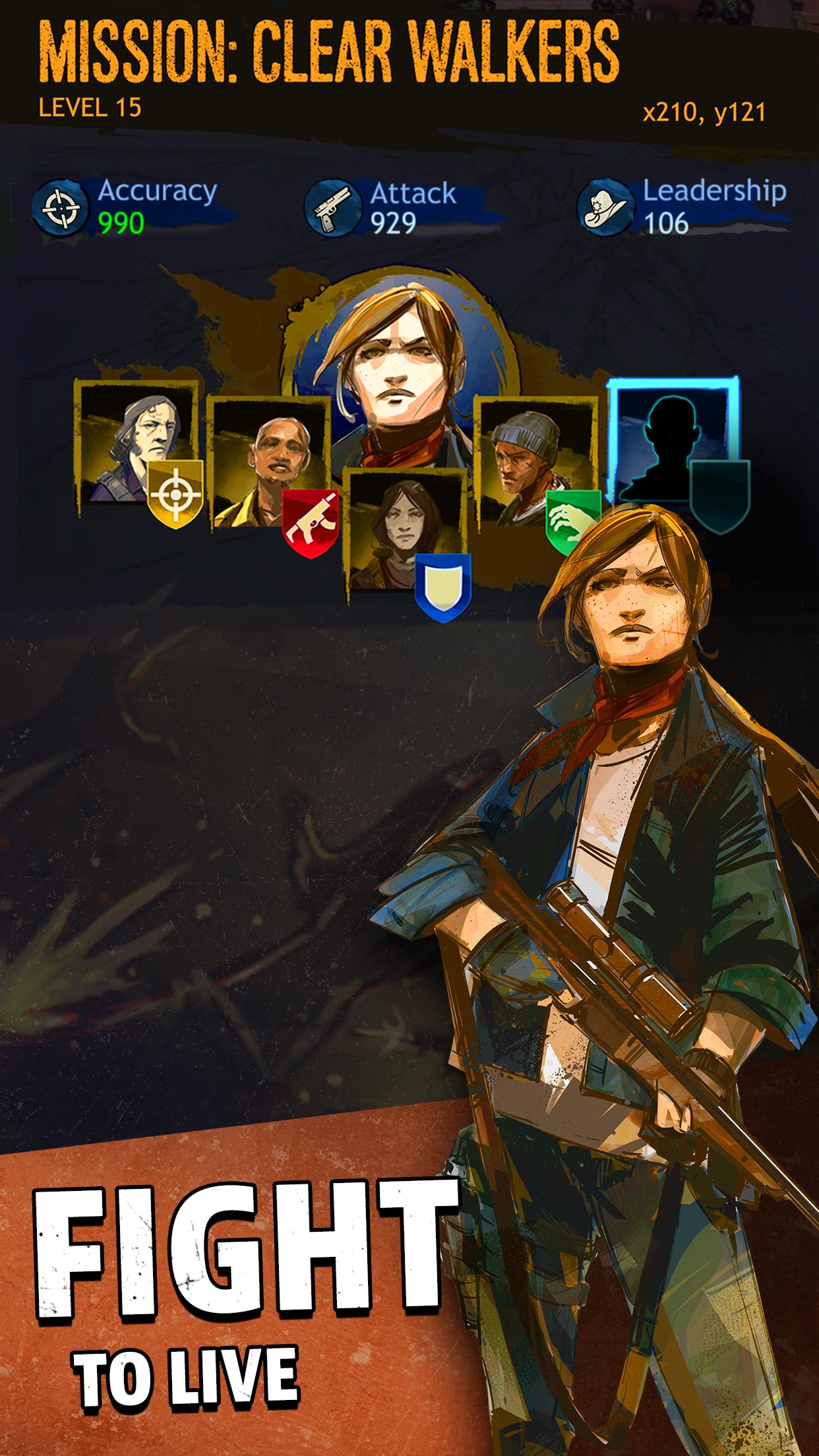This screenshot has height=1456, width=819.
Task: Click the Attack pistol stat icon
Action: [333, 208]
